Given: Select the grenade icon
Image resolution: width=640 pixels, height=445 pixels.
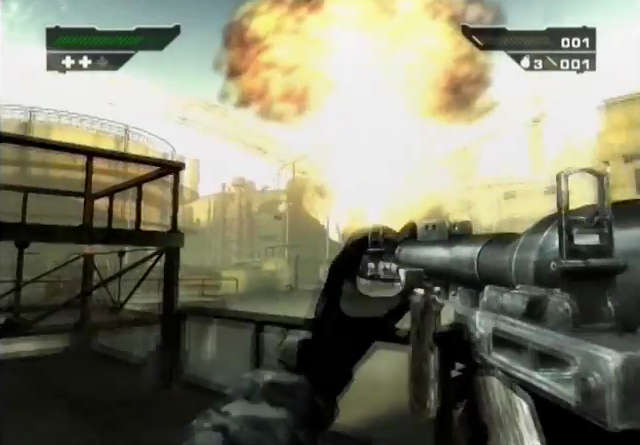Looking at the screenshot, I should point(523,62).
